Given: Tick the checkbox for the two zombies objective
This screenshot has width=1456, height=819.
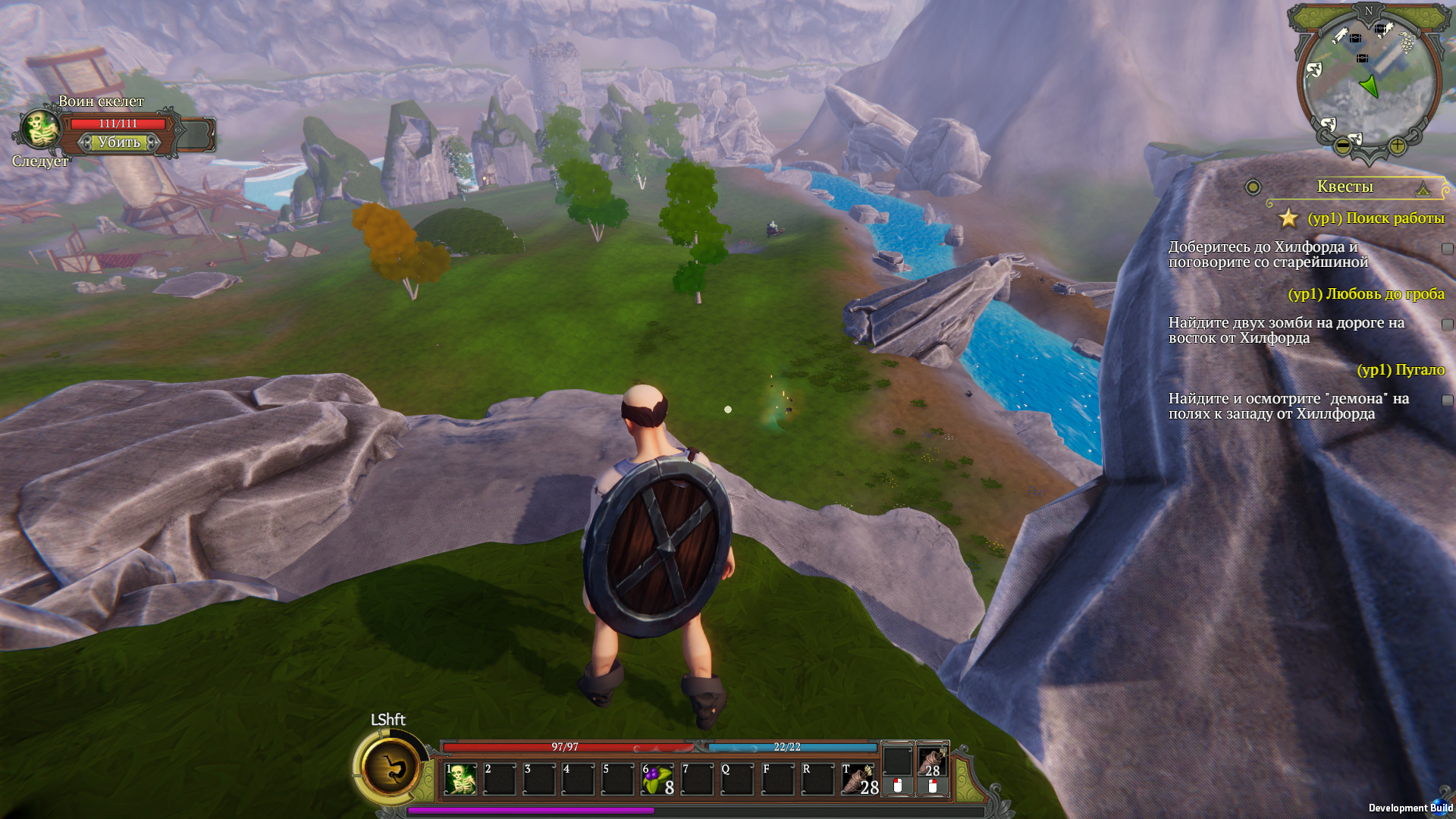Looking at the screenshot, I should point(1447,325).
